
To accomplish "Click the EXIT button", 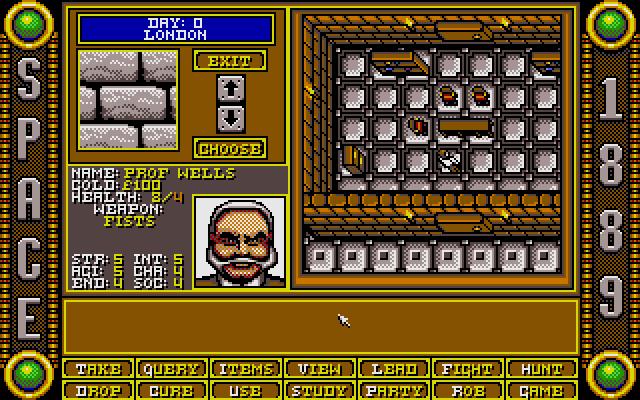I will [x=230, y=61].
